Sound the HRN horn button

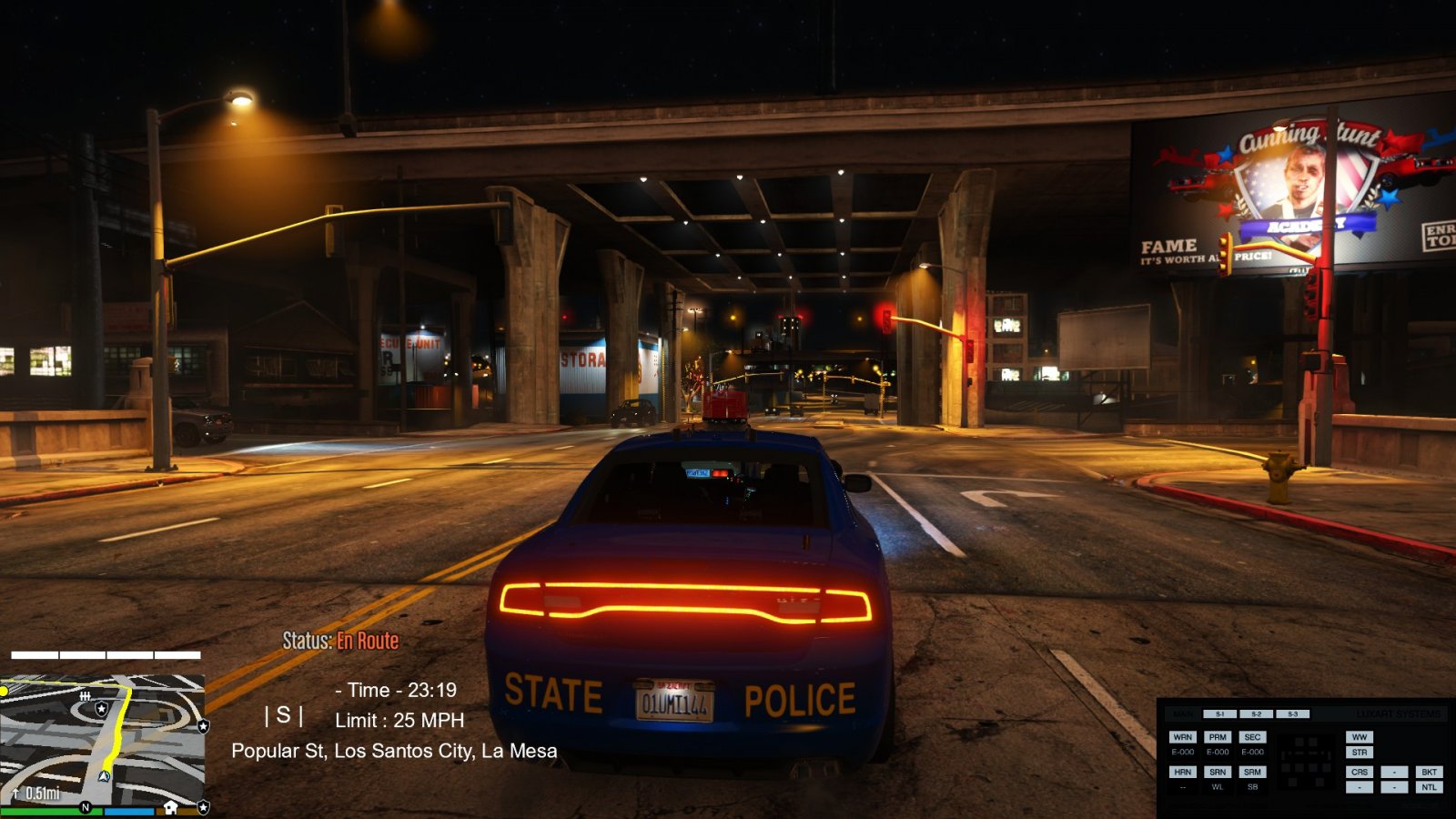[1182, 772]
